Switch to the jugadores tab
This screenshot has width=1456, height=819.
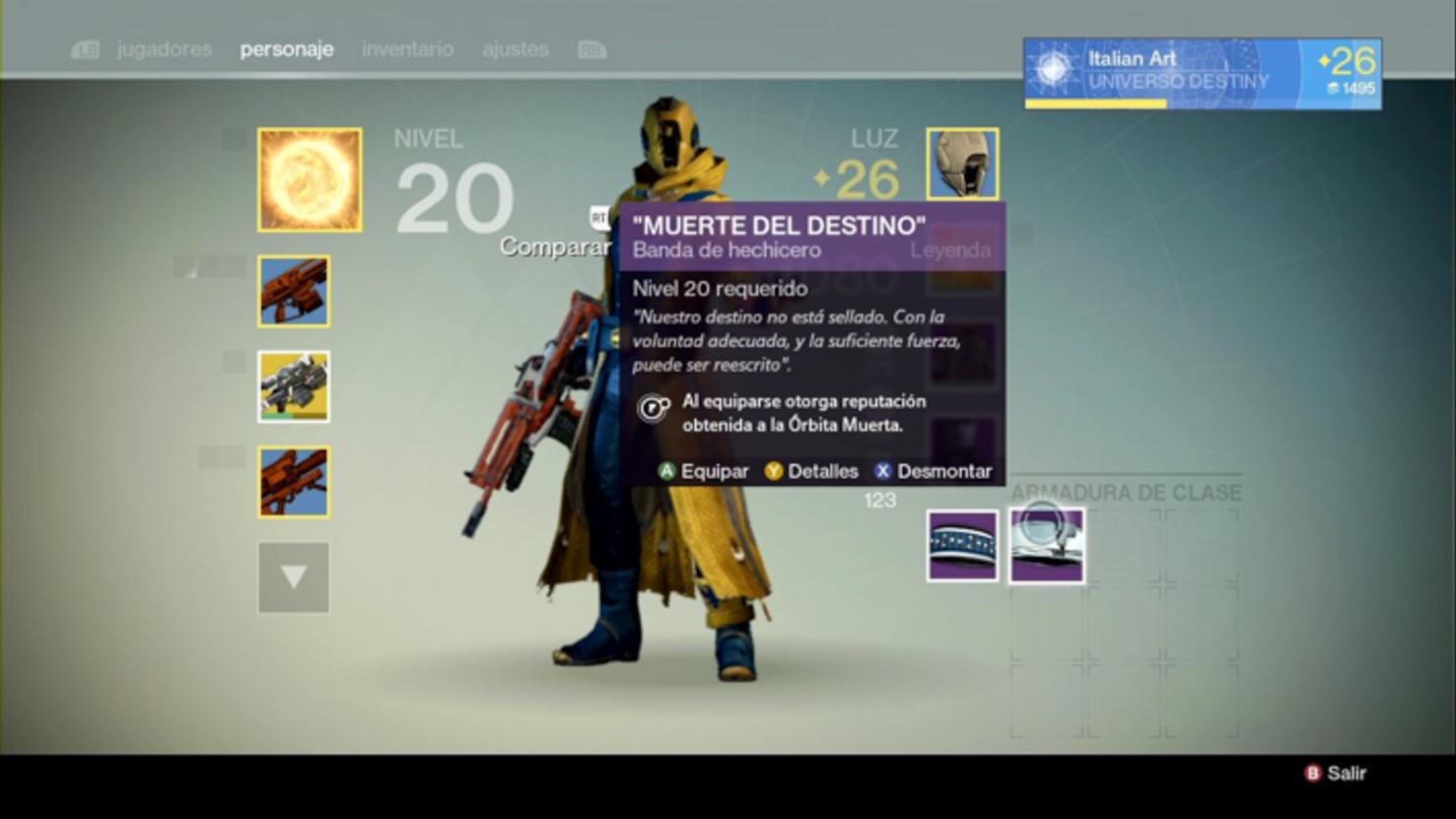click(x=164, y=49)
